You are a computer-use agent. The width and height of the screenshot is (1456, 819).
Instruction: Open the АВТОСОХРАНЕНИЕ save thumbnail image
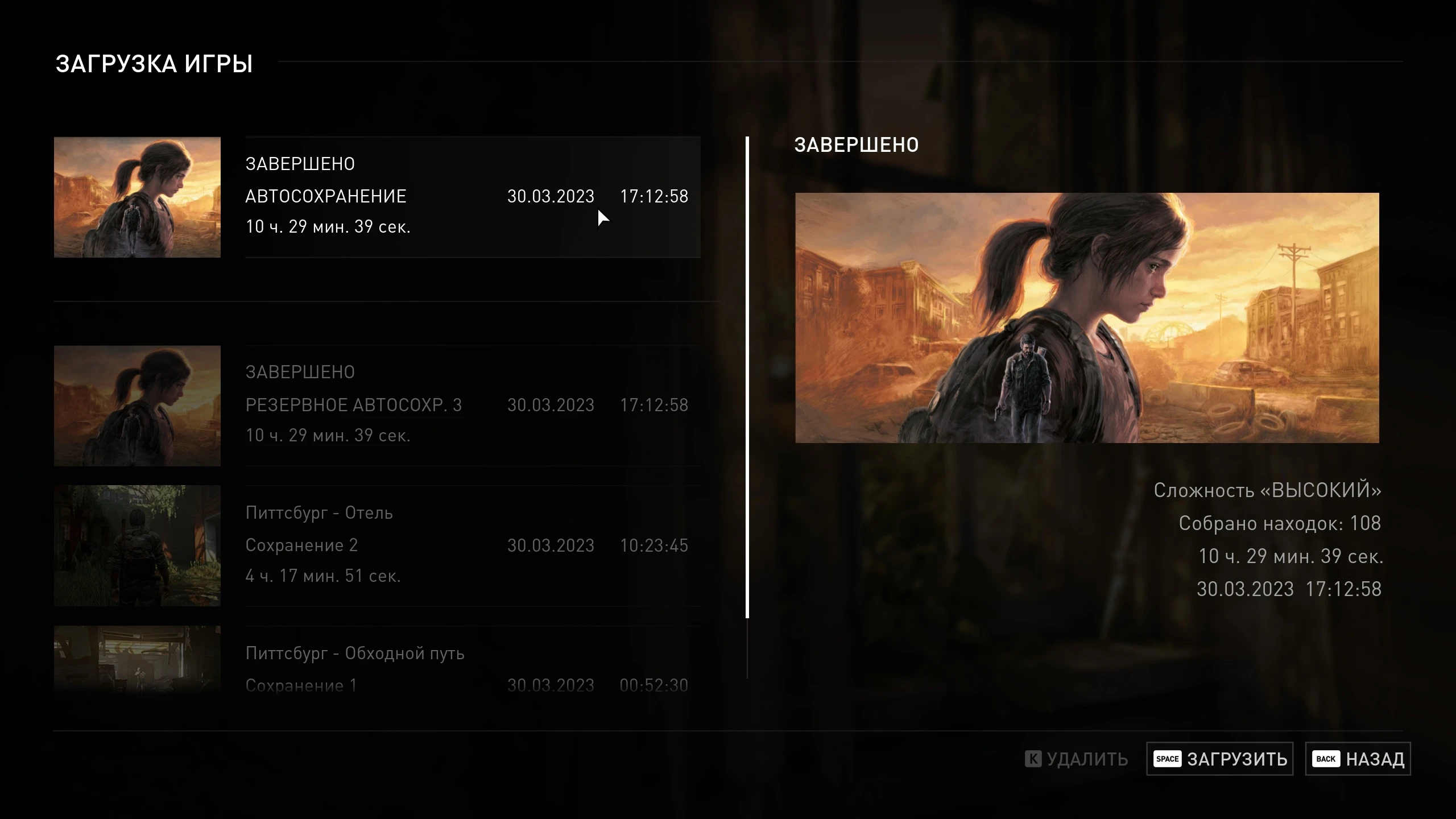pyautogui.click(x=136, y=197)
